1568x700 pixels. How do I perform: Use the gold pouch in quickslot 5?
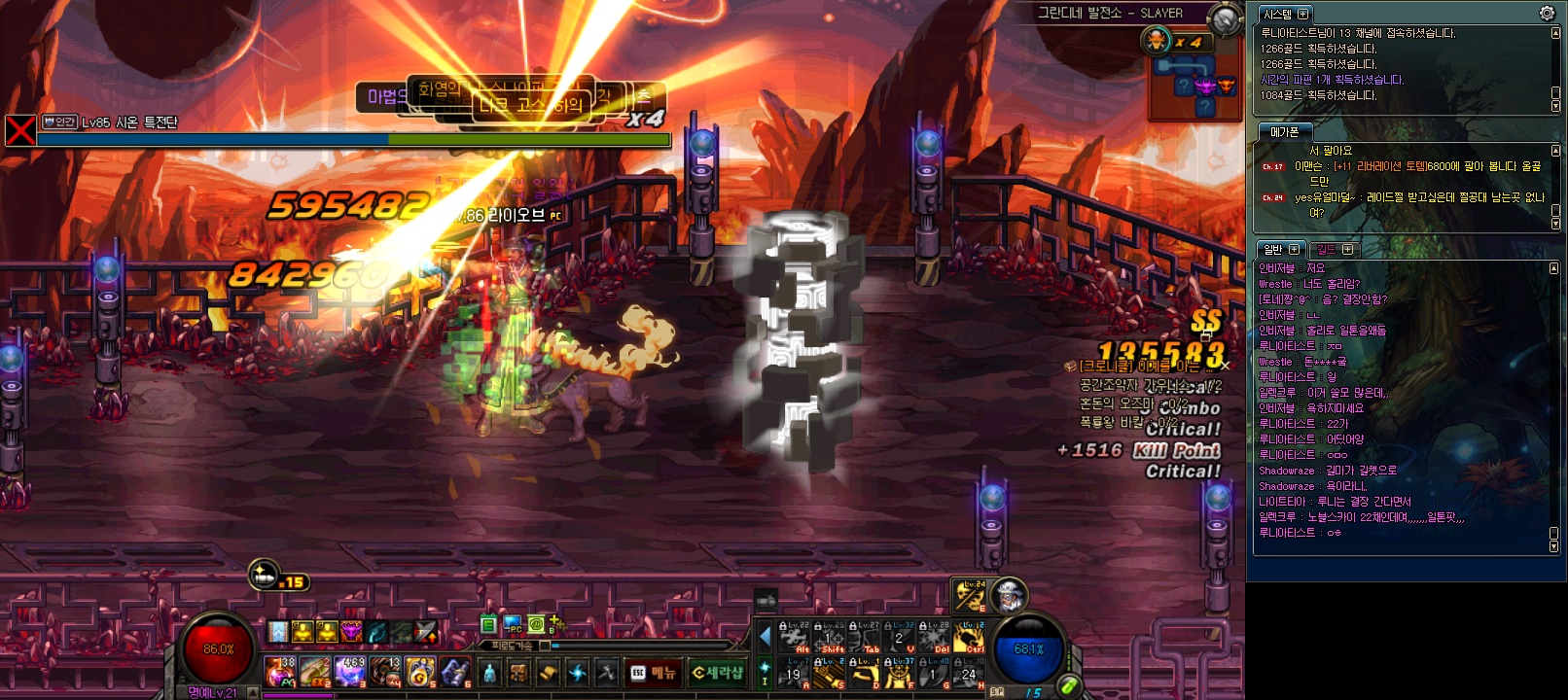tap(420, 672)
